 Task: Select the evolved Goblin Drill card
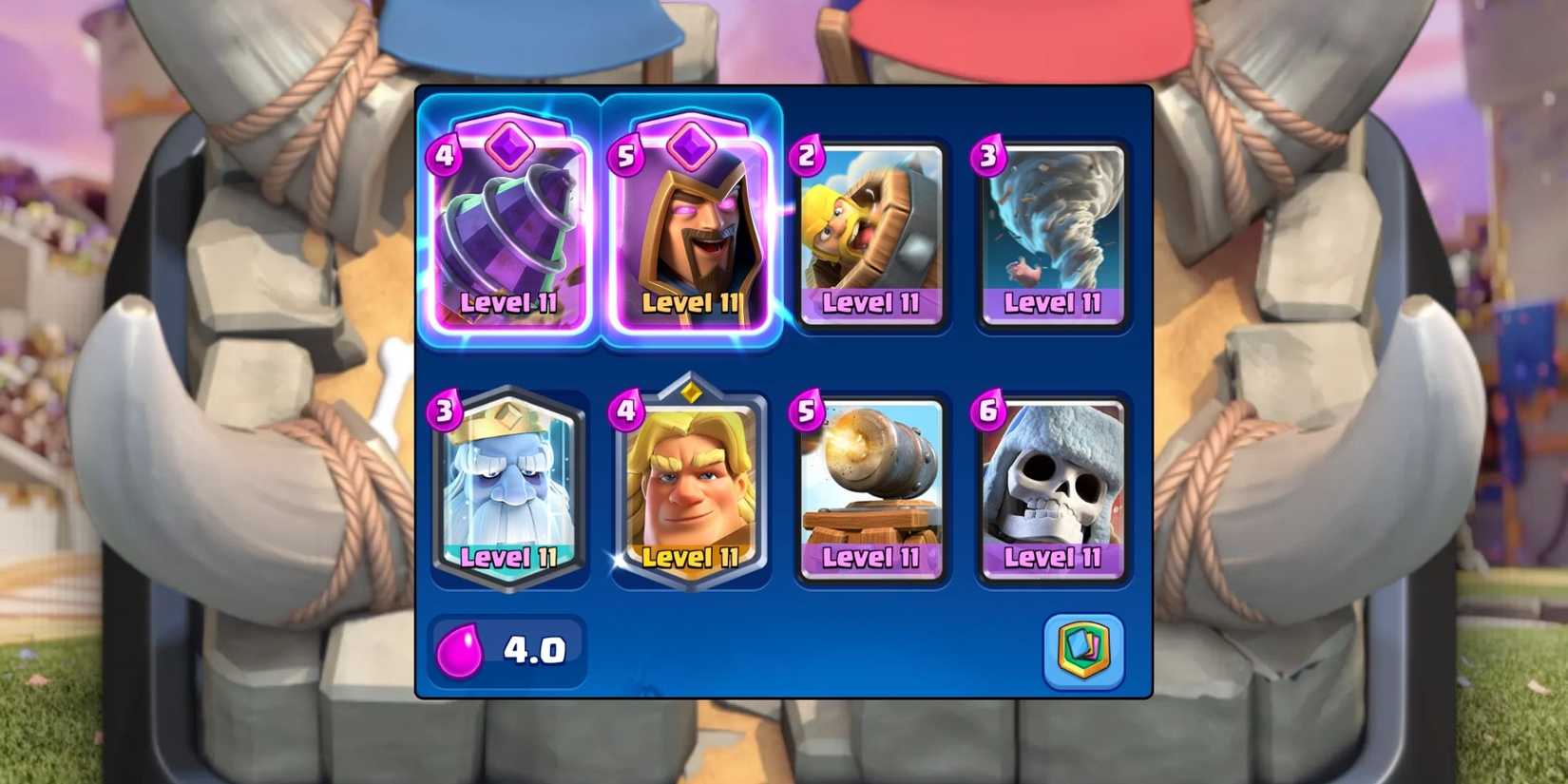pos(508,228)
